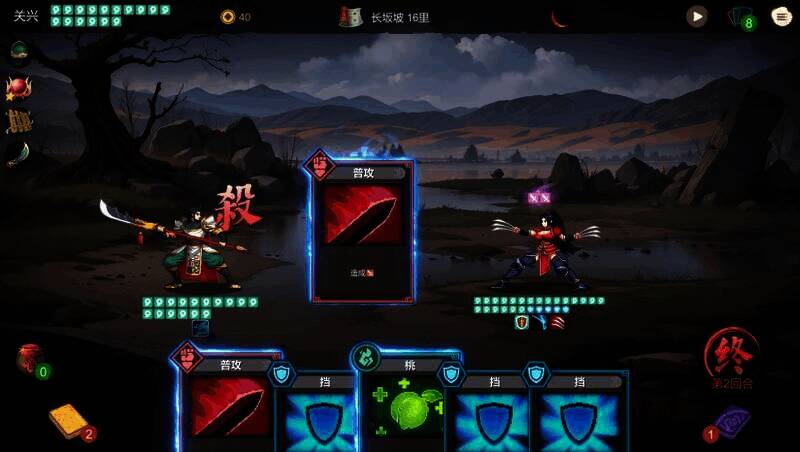Click the red energy pouch icon
This screenshot has height=452, width=800.
(x=29, y=358)
